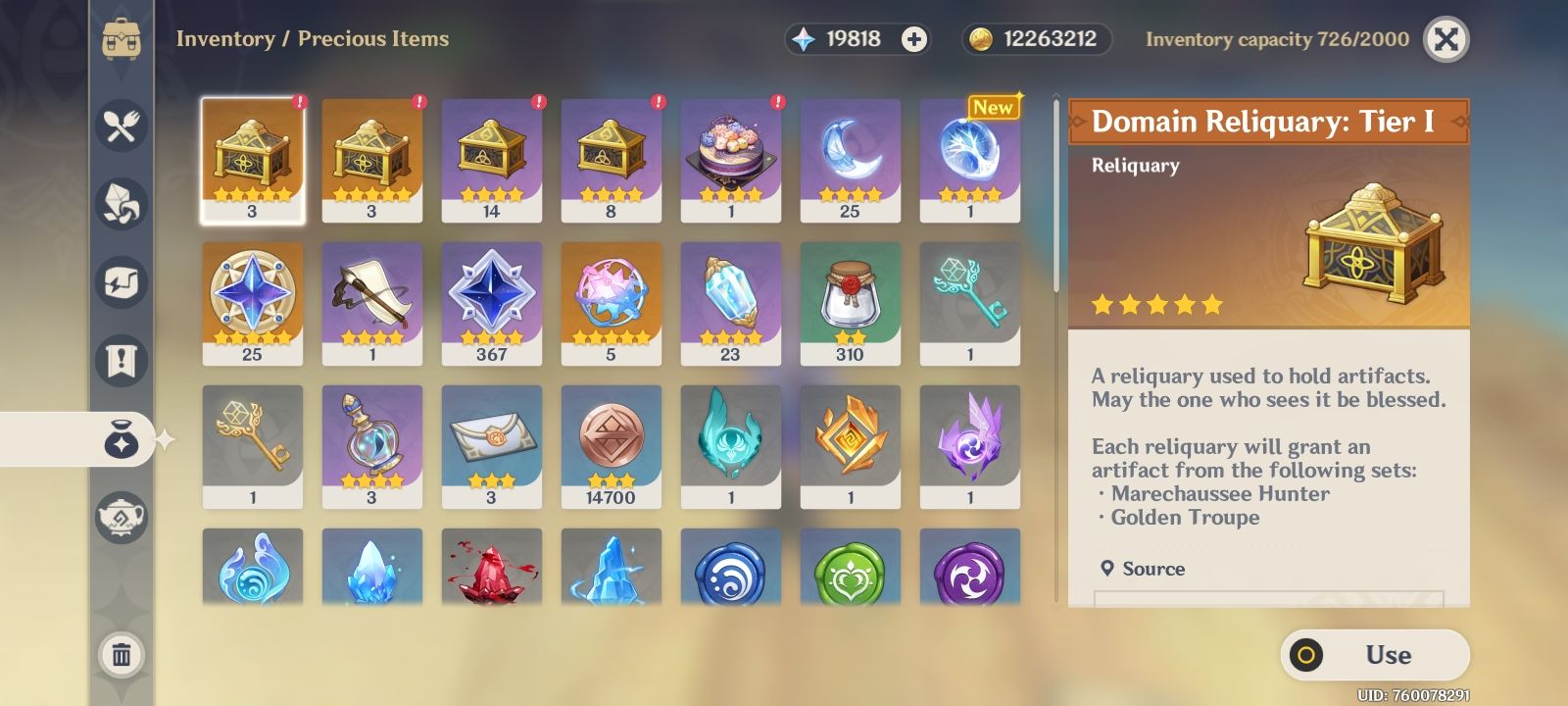The height and width of the screenshot is (706, 1568).
Task: Close the inventory screen
Action: 1445,41
